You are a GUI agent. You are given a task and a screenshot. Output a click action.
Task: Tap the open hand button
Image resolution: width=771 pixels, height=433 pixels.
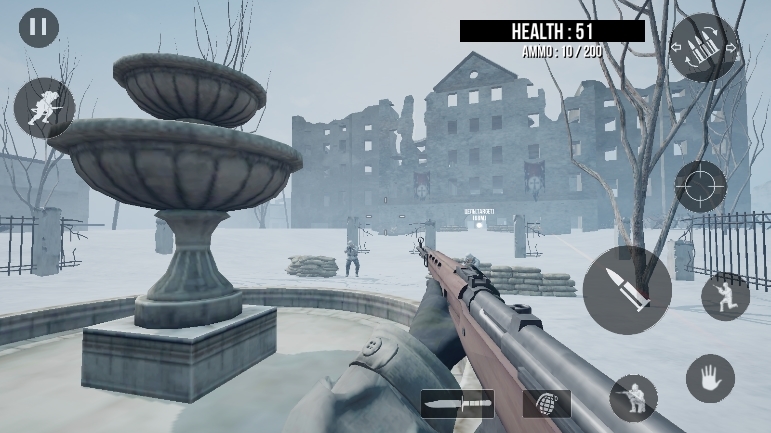(710, 379)
